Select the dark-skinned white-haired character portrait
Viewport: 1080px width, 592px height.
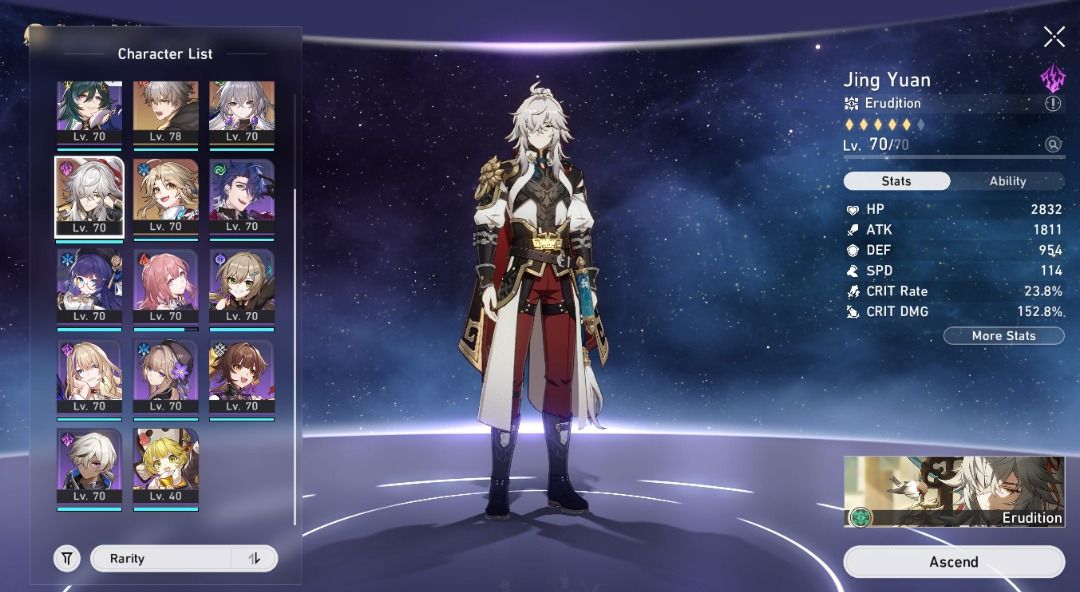click(89, 466)
